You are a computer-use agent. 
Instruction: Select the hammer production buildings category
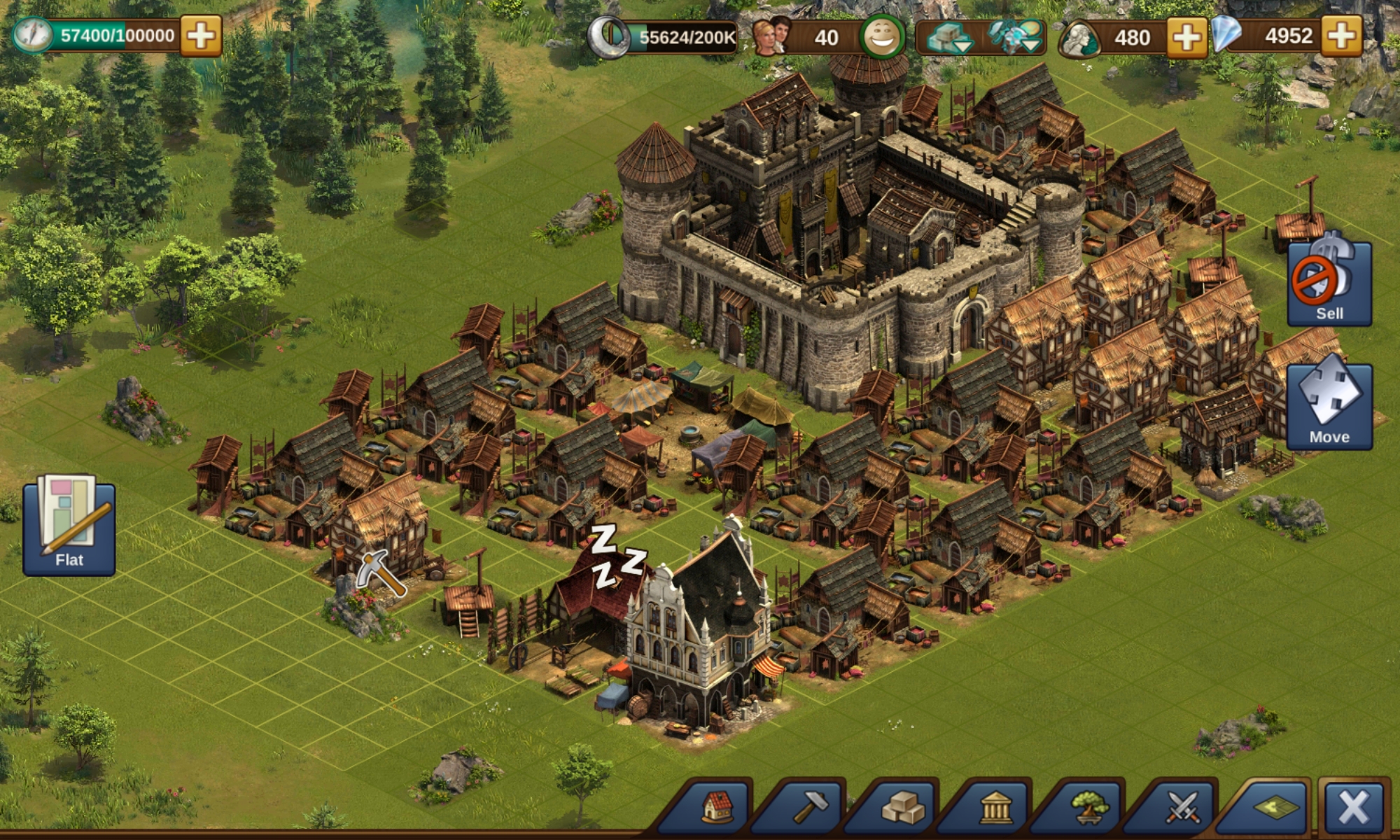point(810,808)
